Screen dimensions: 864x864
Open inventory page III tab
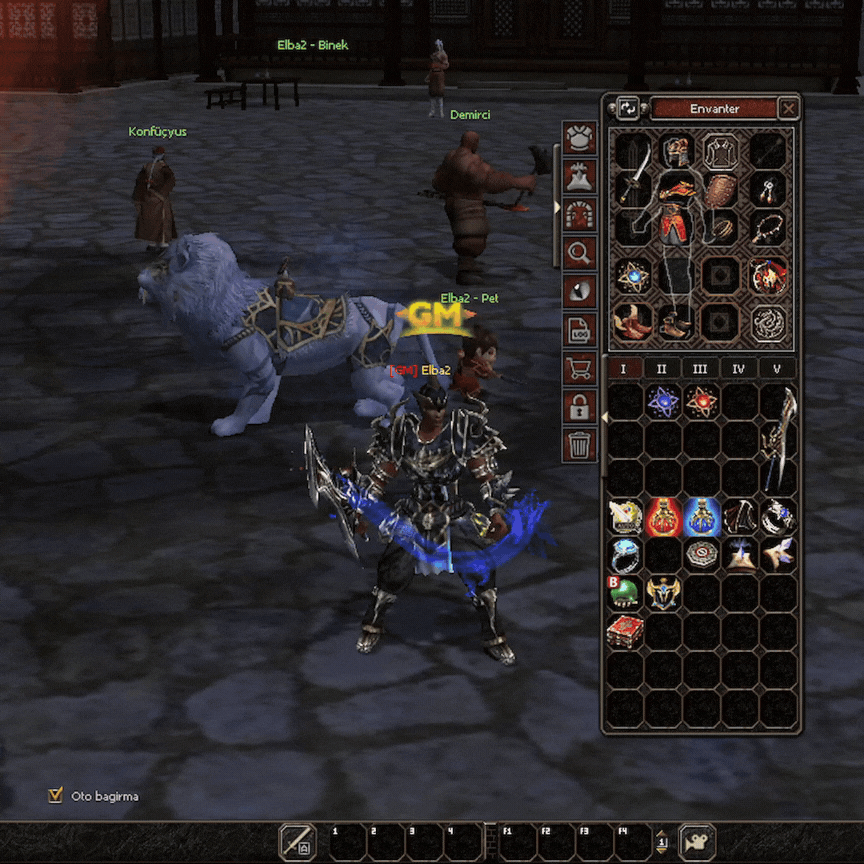700,369
